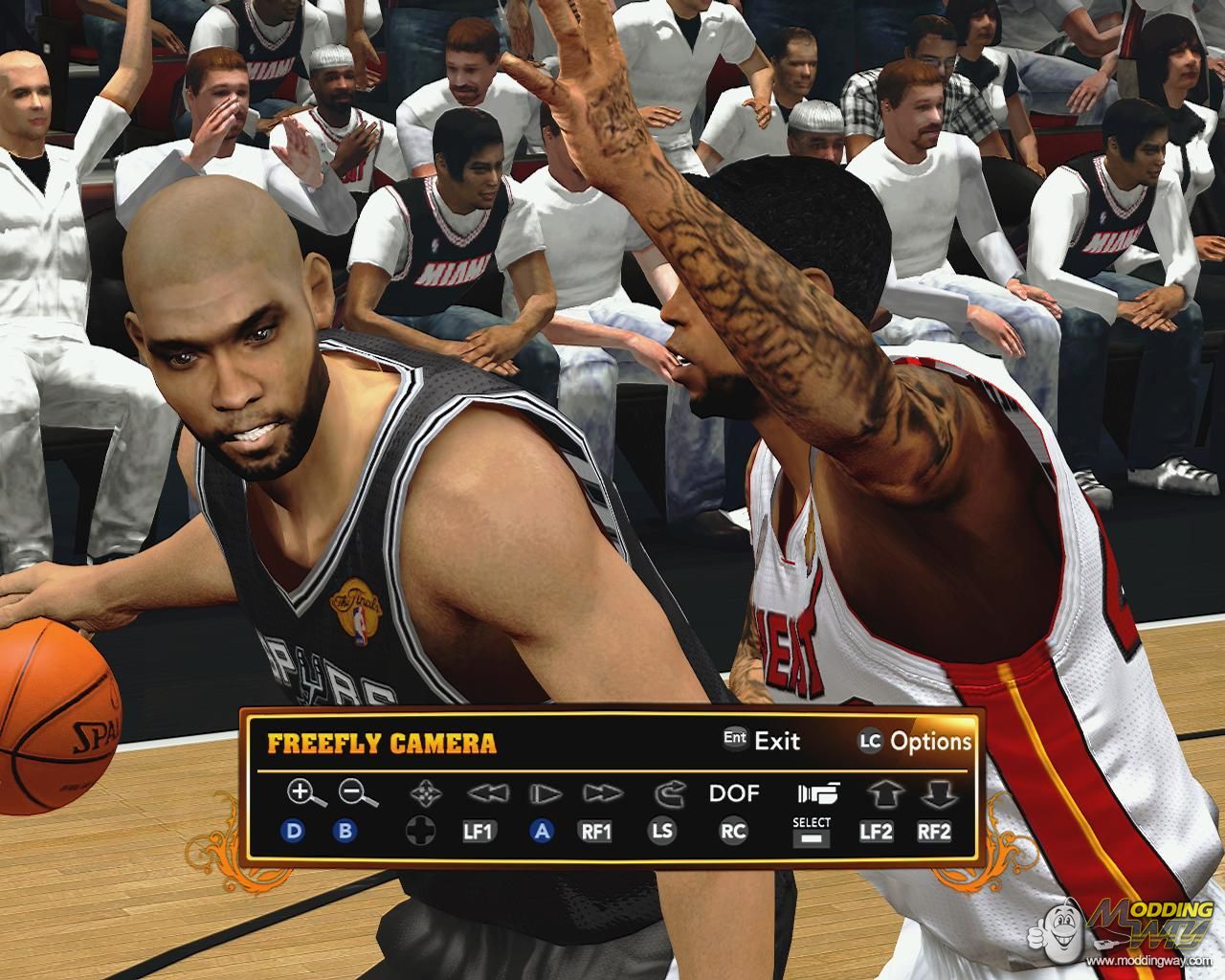Rewind the replay with the double-left arrows

(483, 793)
